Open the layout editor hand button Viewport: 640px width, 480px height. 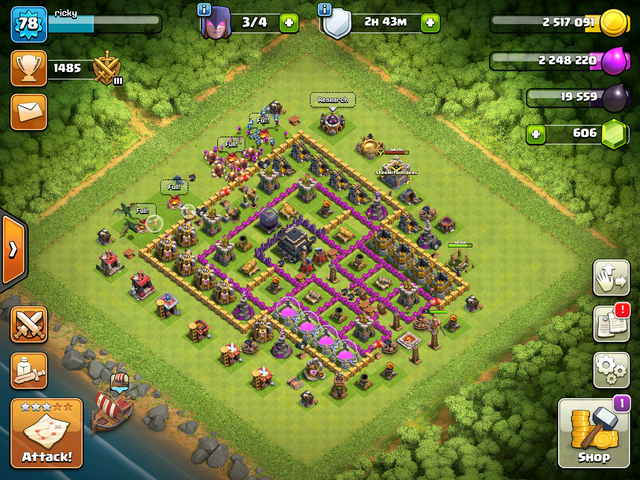click(x=610, y=277)
